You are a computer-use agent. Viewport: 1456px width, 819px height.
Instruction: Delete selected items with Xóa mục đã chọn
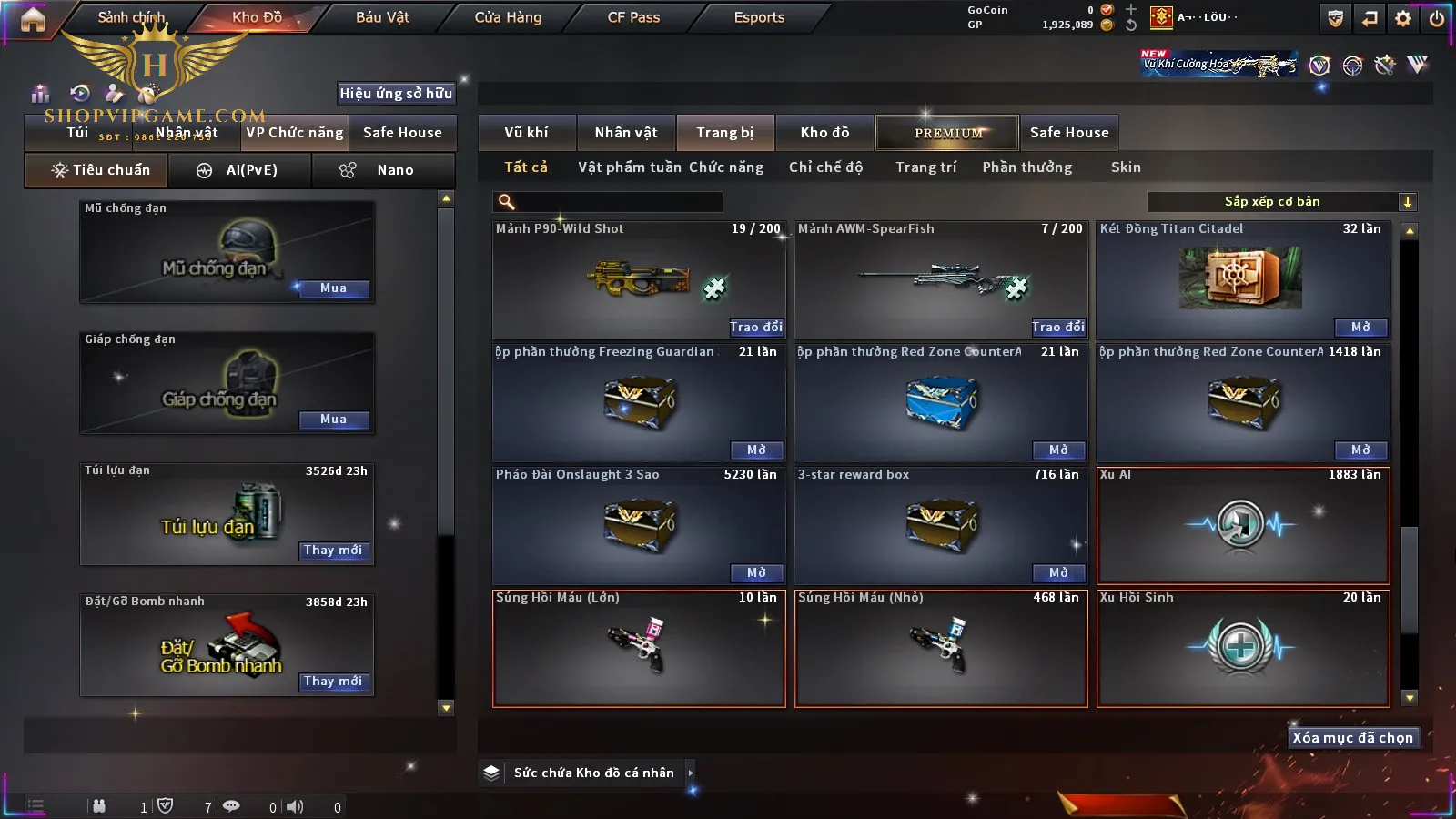click(x=1352, y=737)
